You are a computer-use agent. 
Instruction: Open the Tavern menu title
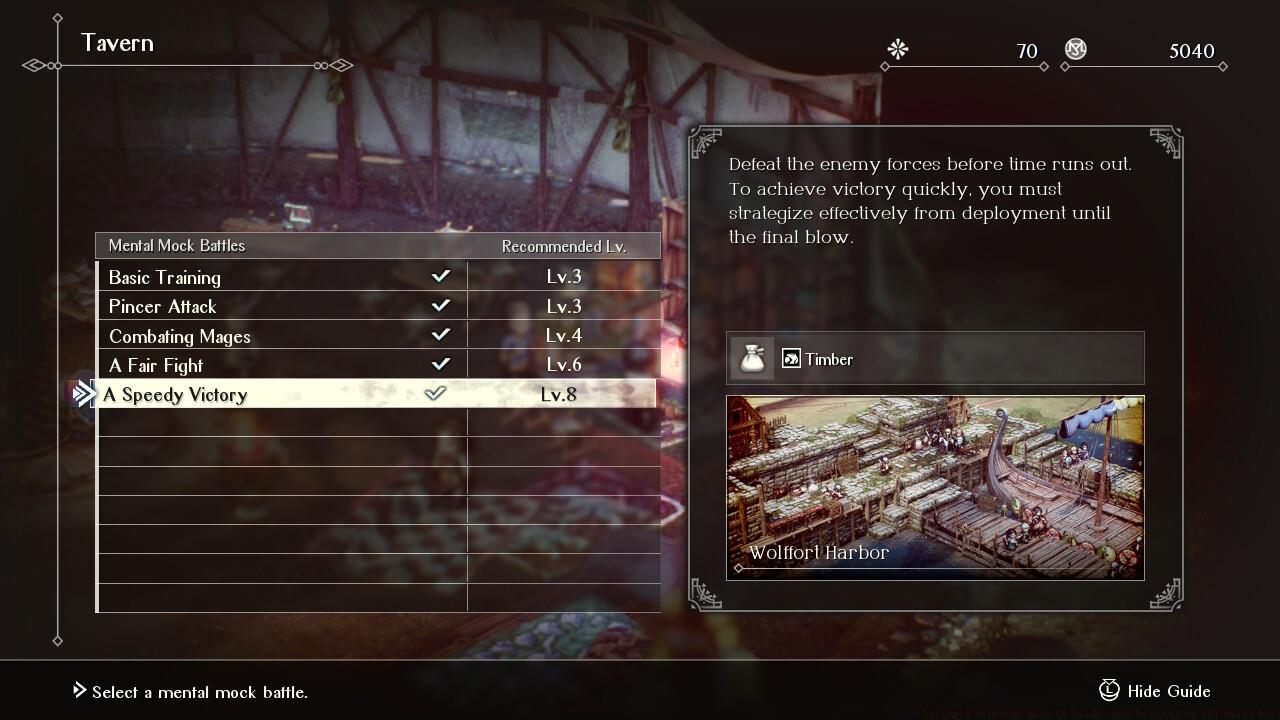(117, 43)
